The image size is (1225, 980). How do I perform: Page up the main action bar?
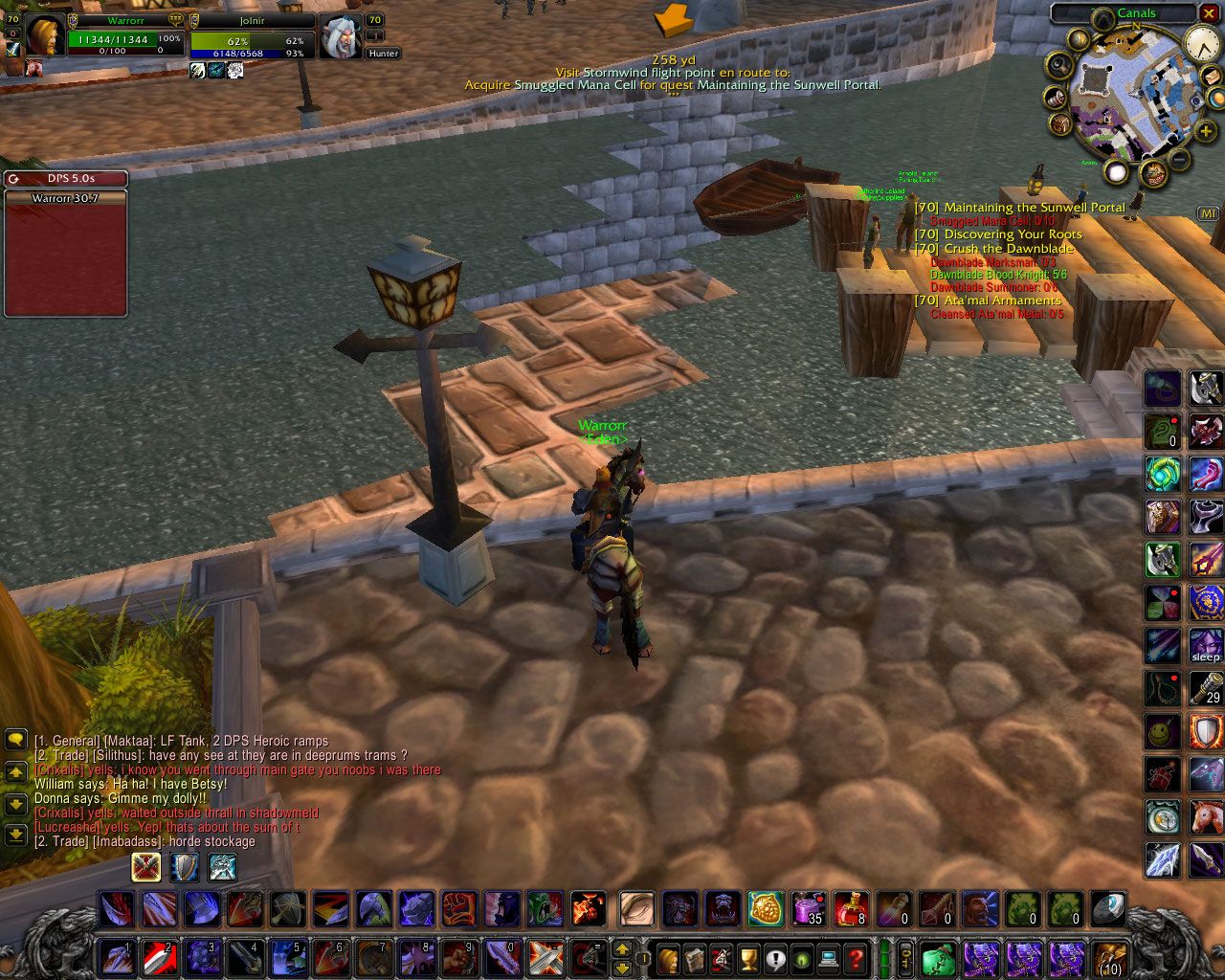point(621,949)
